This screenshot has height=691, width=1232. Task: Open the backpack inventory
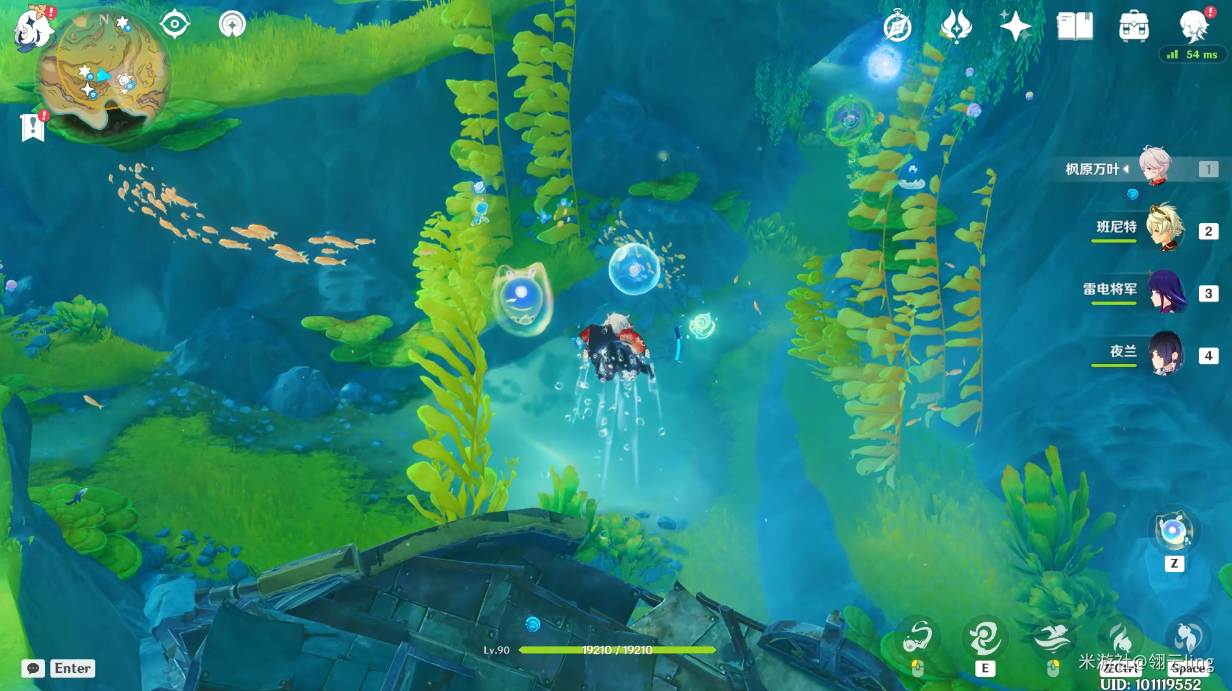[x=1134, y=26]
